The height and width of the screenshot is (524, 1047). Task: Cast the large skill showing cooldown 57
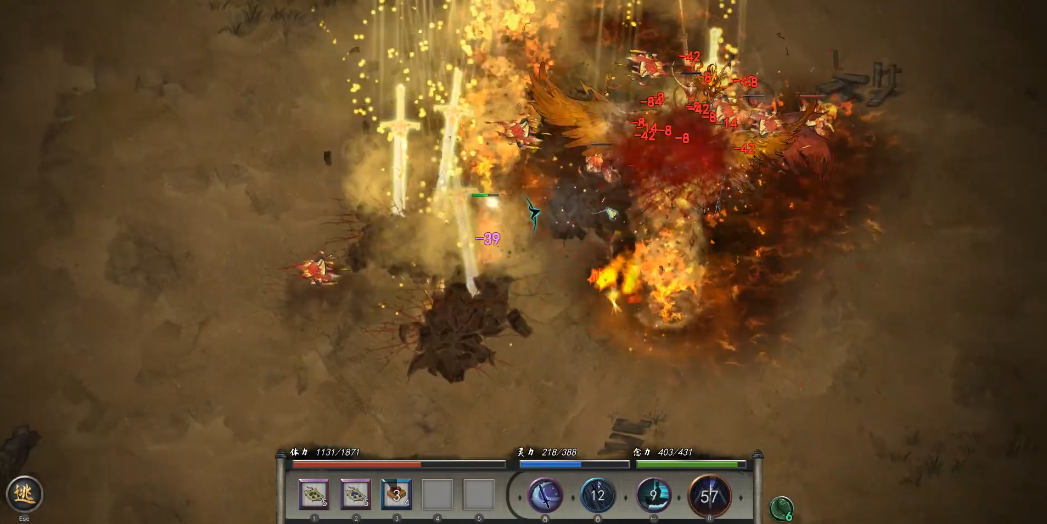coord(709,495)
